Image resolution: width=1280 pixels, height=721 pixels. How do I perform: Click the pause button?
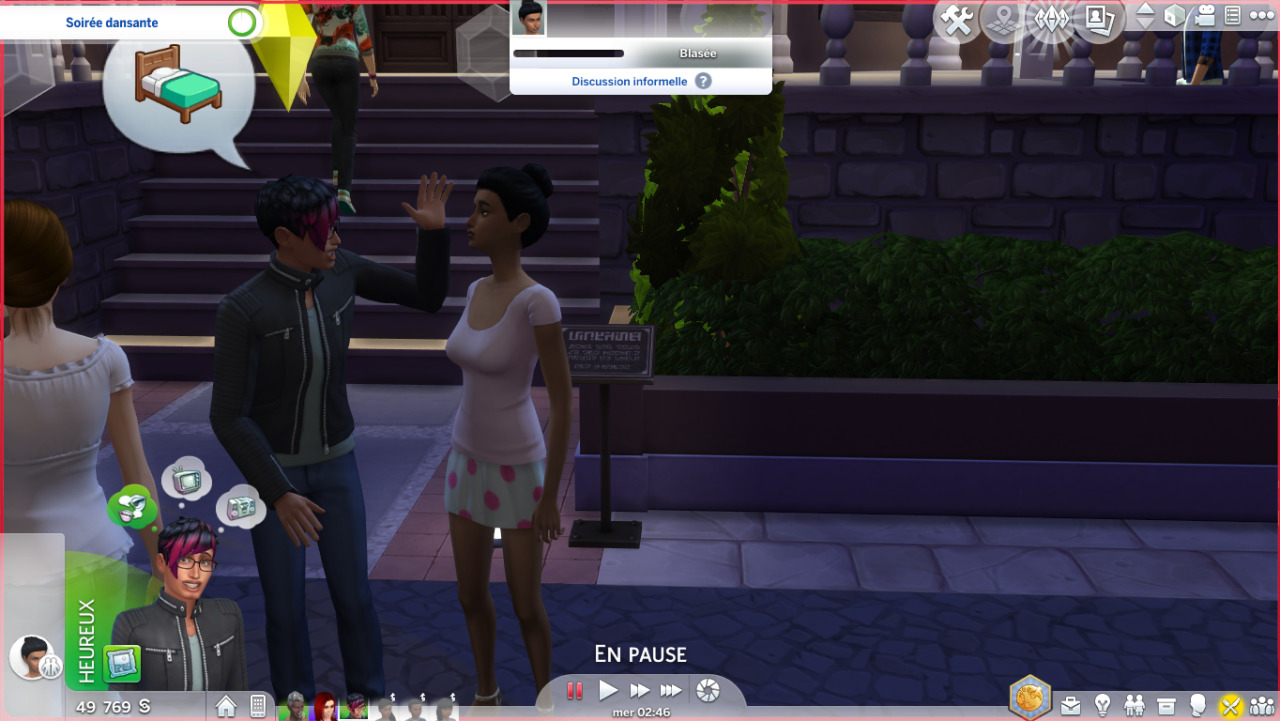click(x=575, y=690)
